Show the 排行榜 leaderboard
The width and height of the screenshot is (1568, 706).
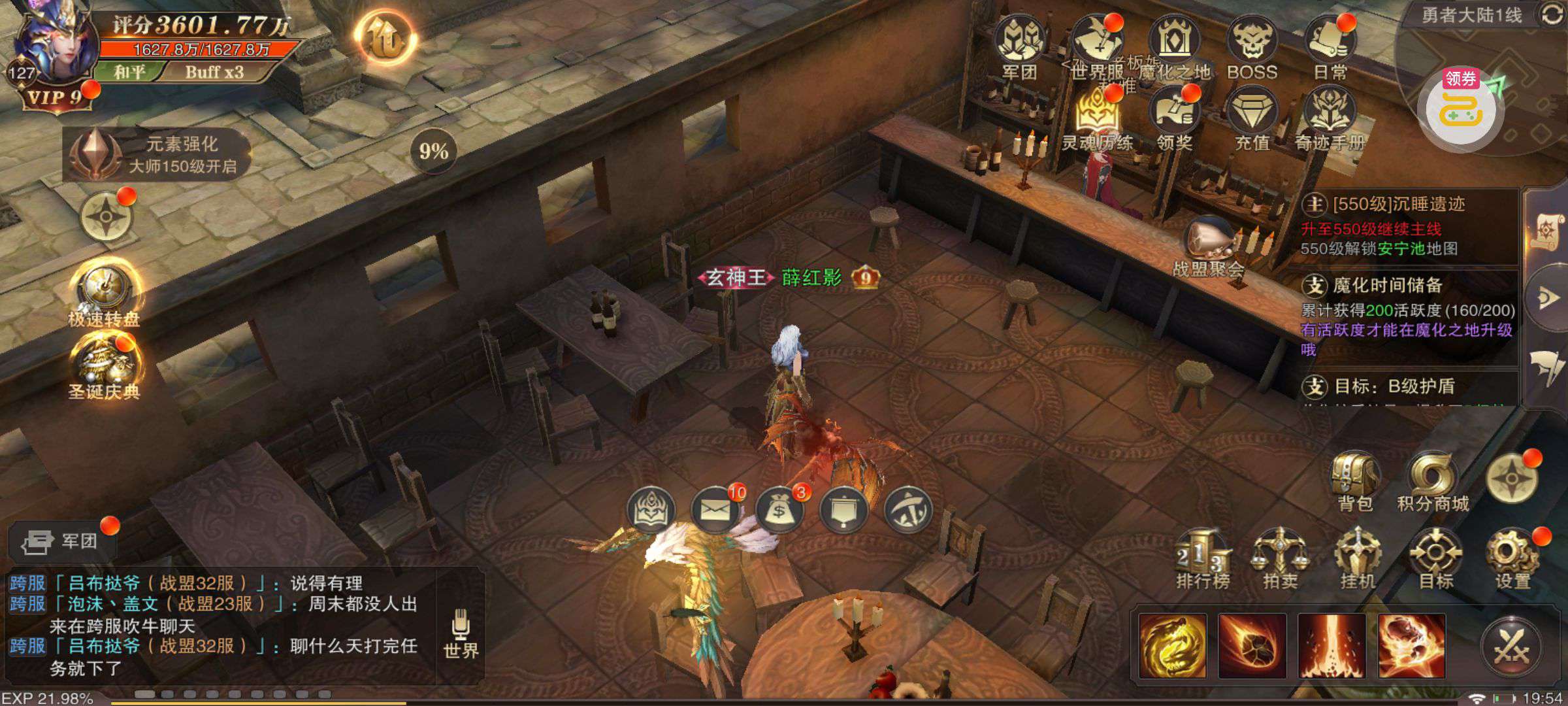tap(1203, 559)
